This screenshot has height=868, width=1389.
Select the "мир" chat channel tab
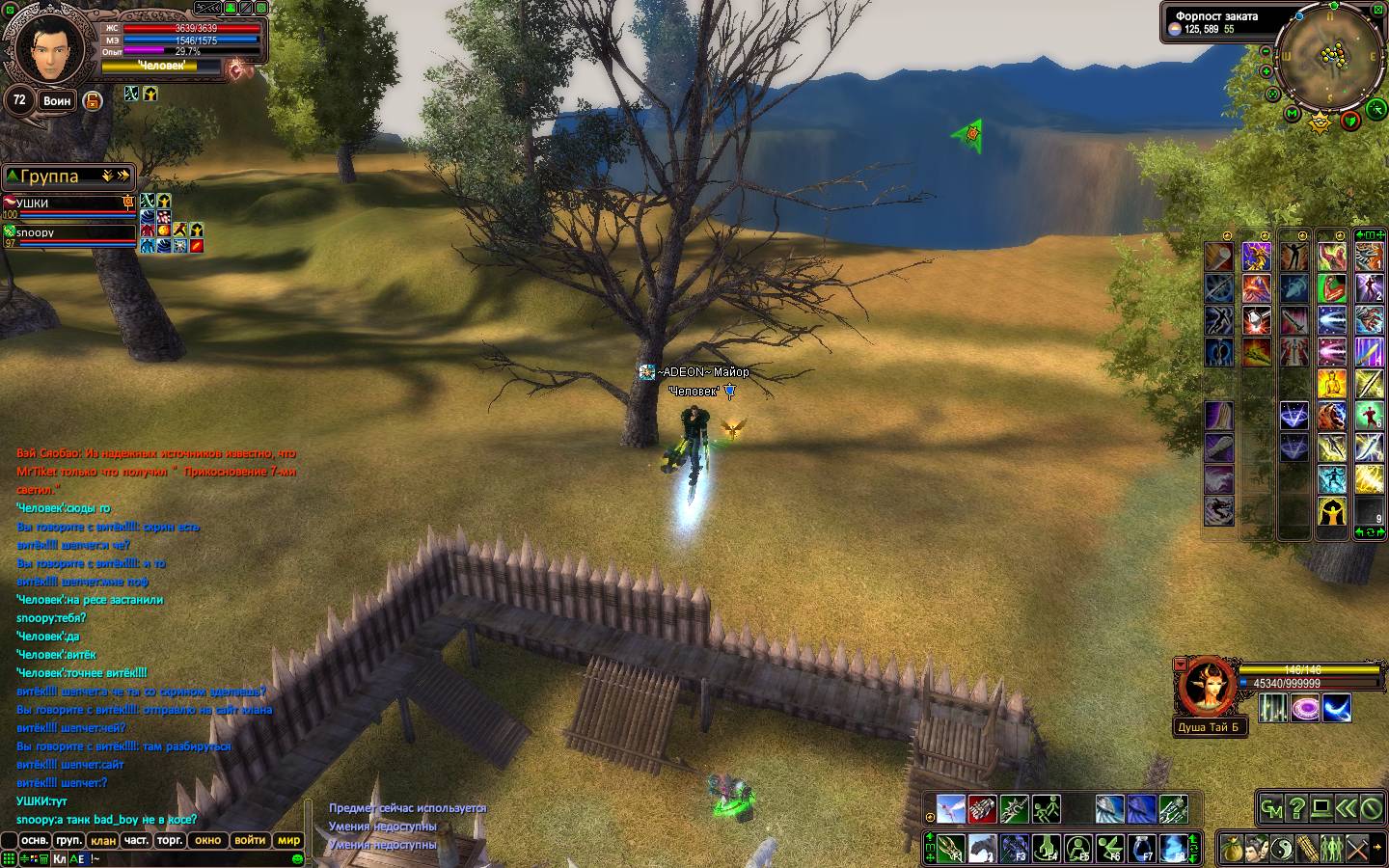pyautogui.click(x=288, y=841)
